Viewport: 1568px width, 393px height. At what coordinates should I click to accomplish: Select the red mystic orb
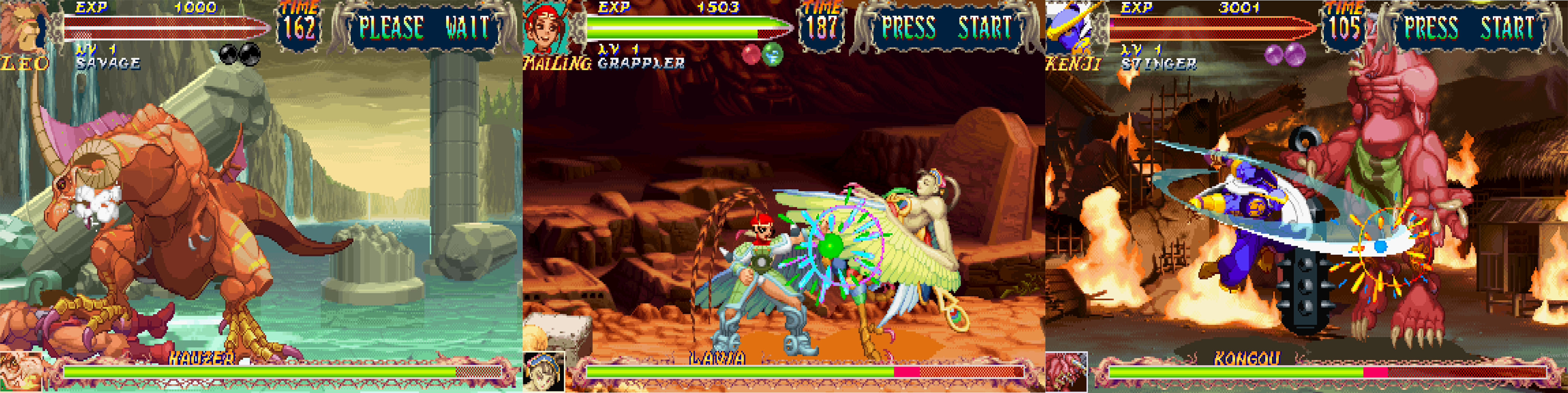coord(751,55)
